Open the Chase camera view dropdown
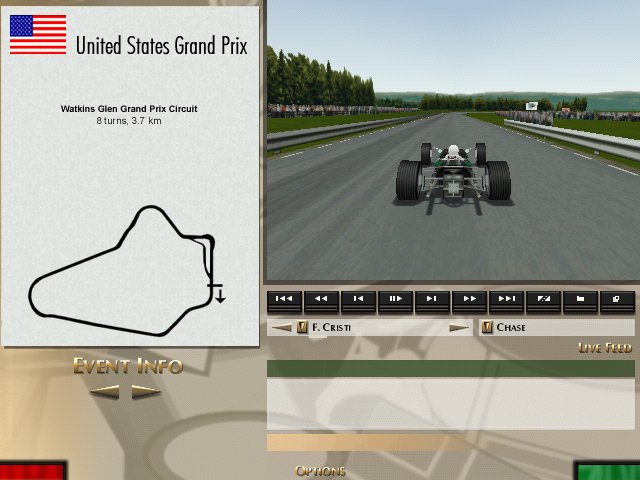Viewport: 640px width, 480px height. pos(487,328)
